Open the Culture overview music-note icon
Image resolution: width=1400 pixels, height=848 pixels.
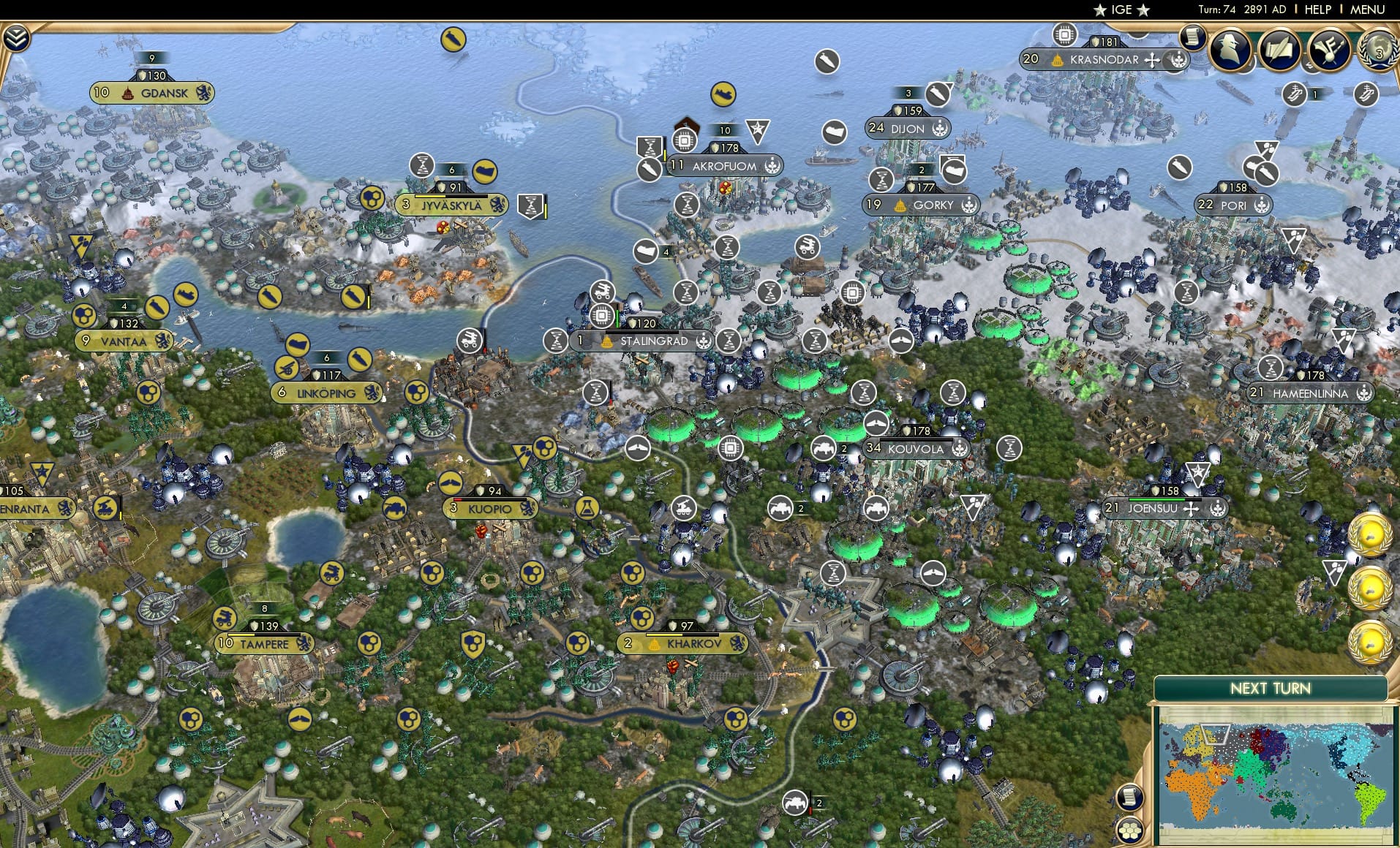point(1329,50)
